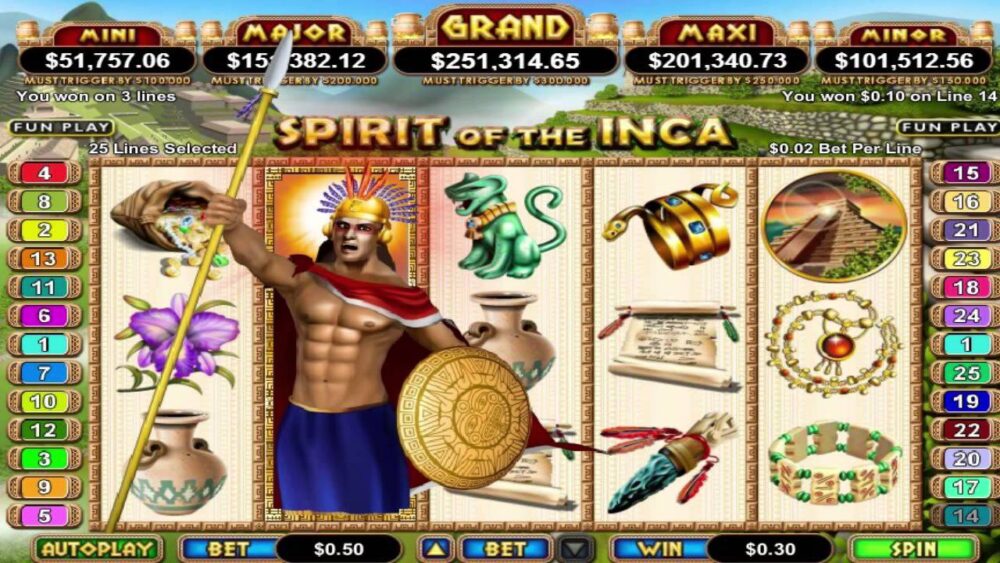Choose payline number 24
The height and width of the screenshot is (563, 1000).
click(965, 316)
